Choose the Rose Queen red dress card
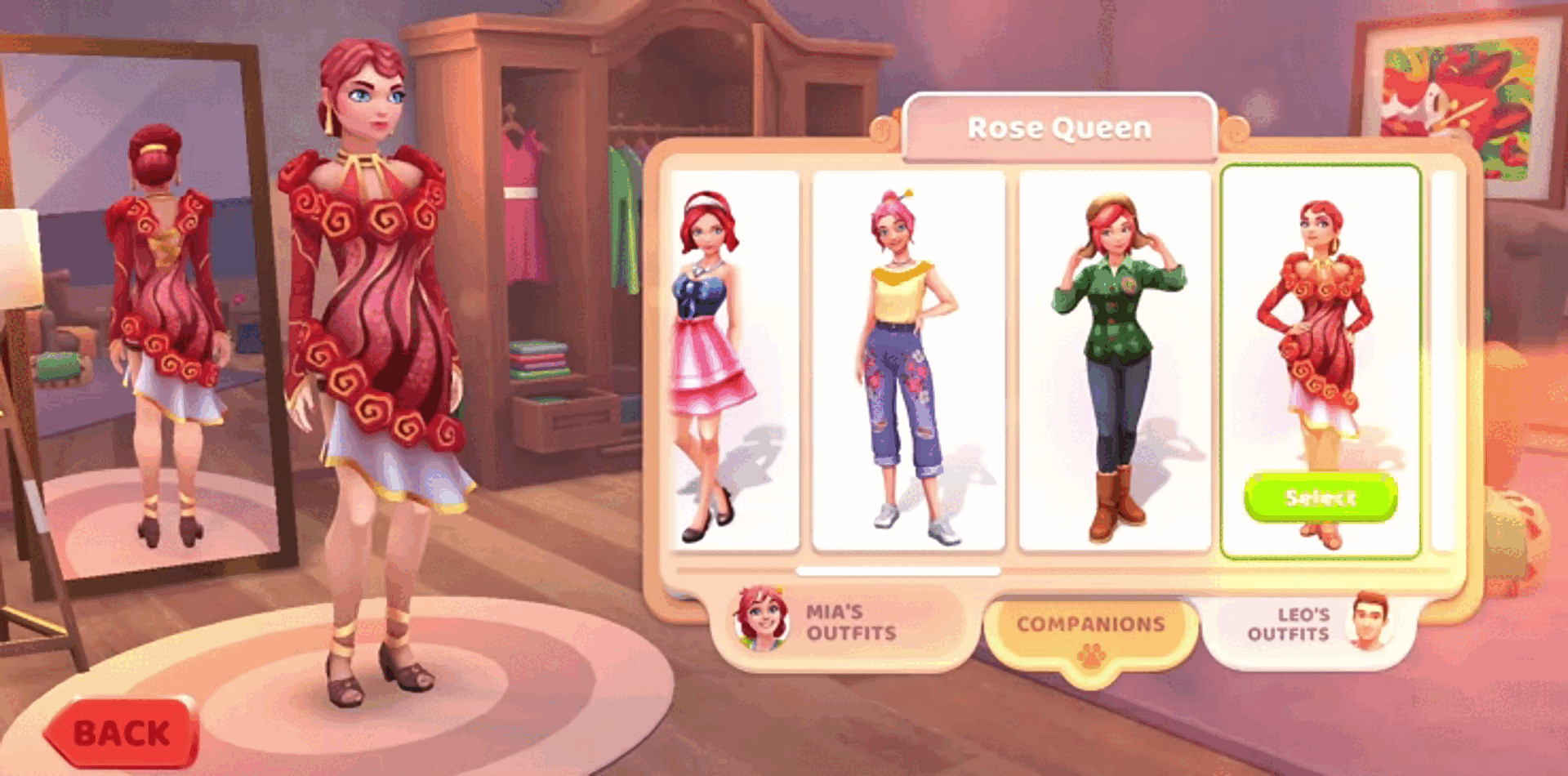The image size is (1568, 776). 1320,327
